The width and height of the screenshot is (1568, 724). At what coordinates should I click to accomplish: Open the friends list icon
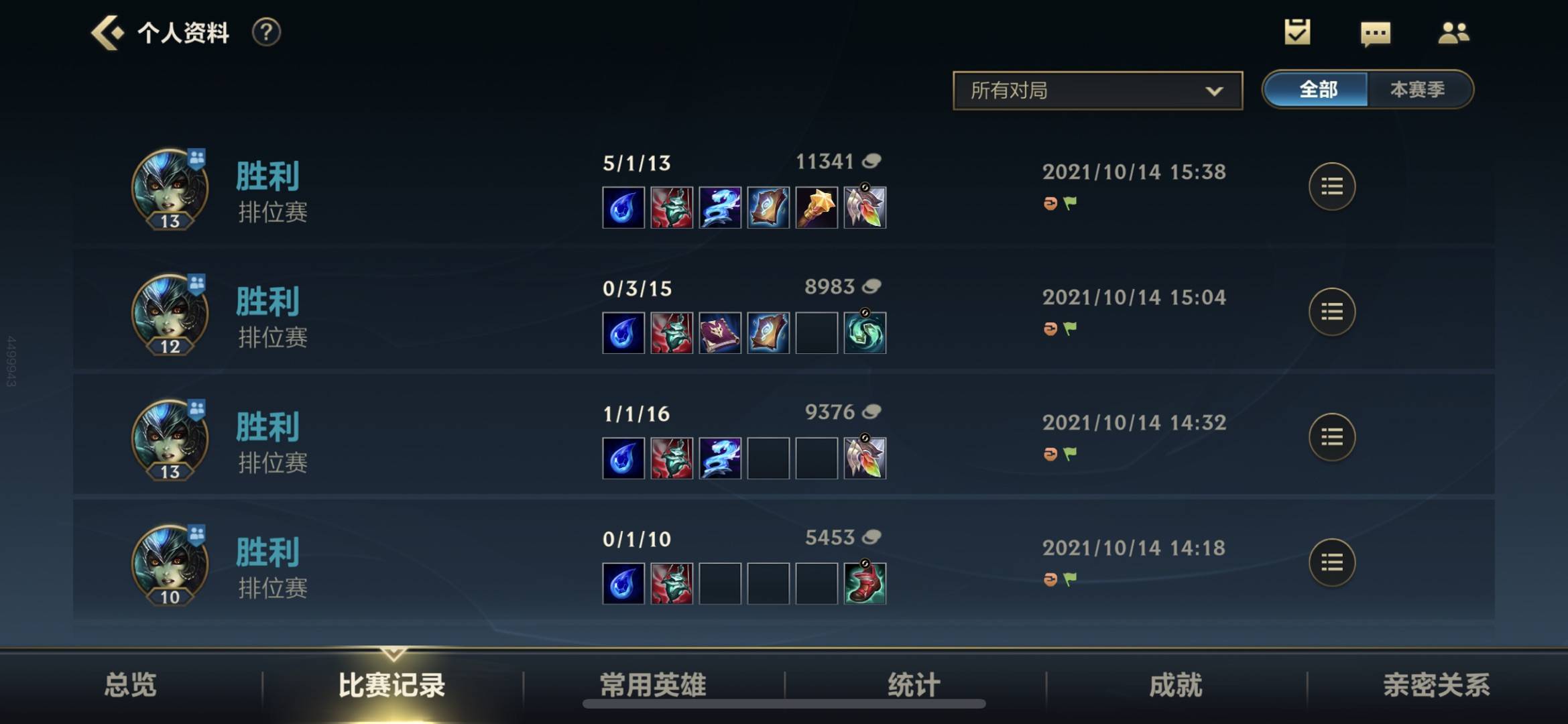[x=1452, y=32]
